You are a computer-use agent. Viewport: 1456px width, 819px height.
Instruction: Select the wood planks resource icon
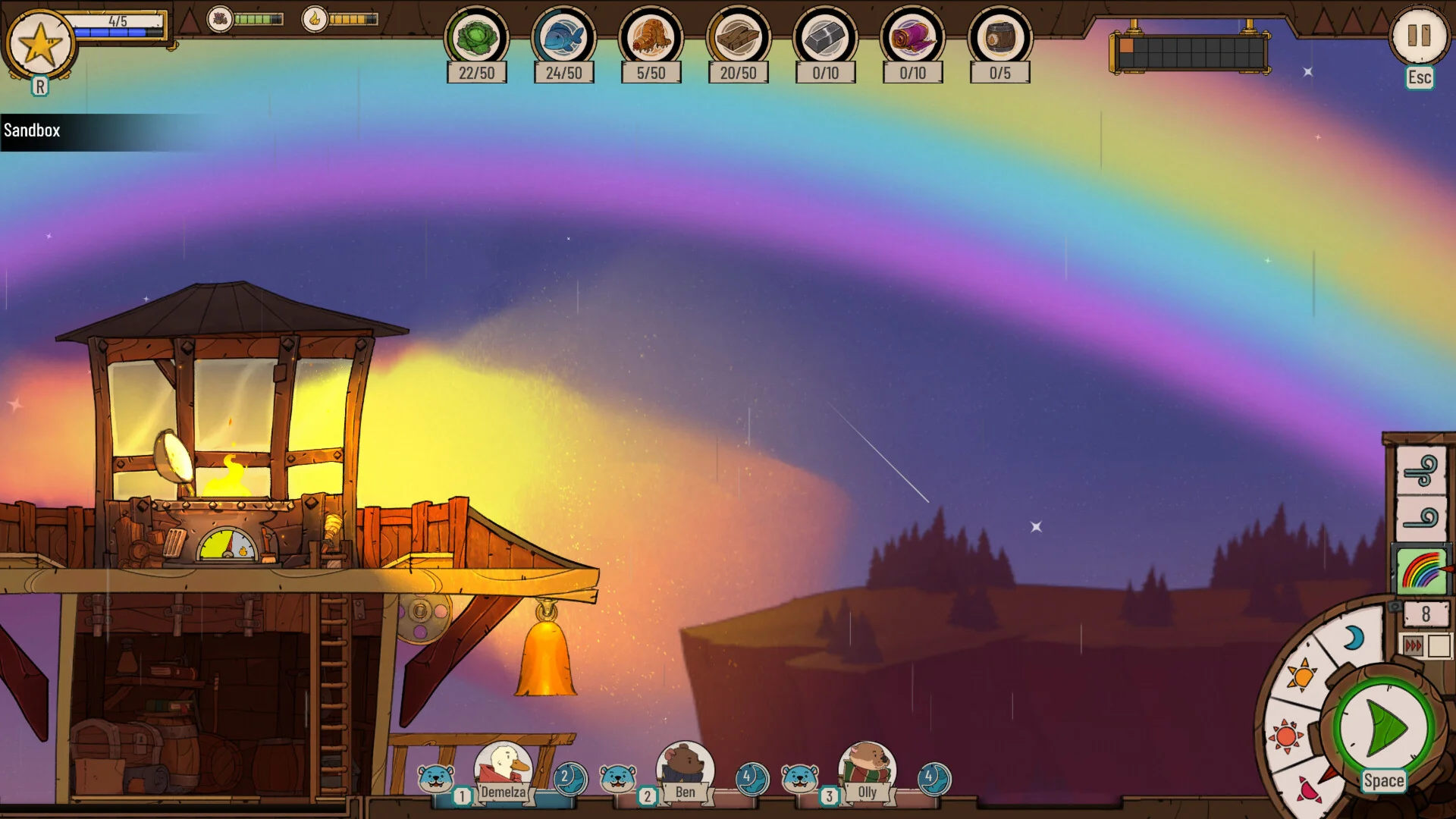point(738,38)
